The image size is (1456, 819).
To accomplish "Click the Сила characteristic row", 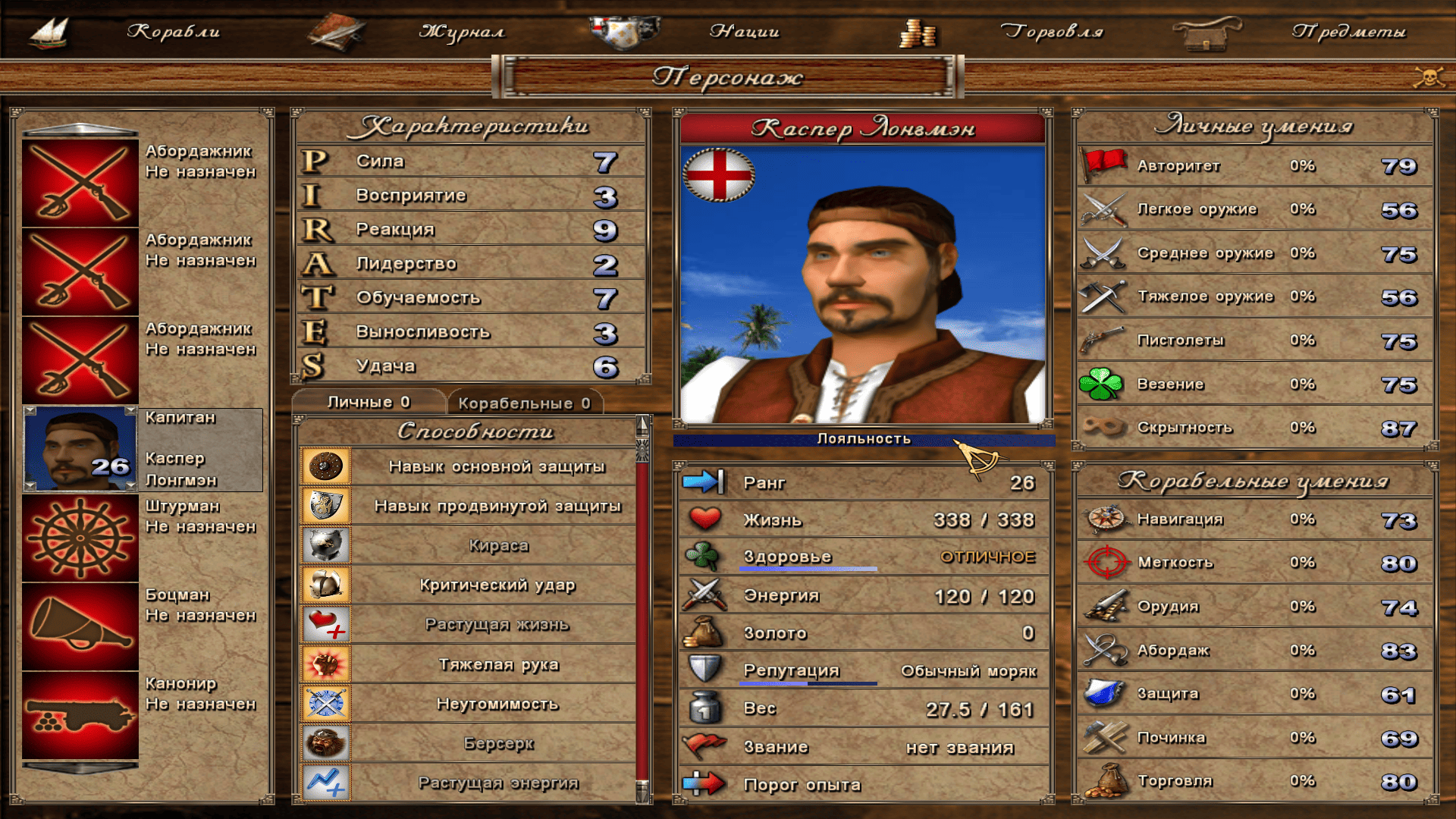I will [470, 162].
